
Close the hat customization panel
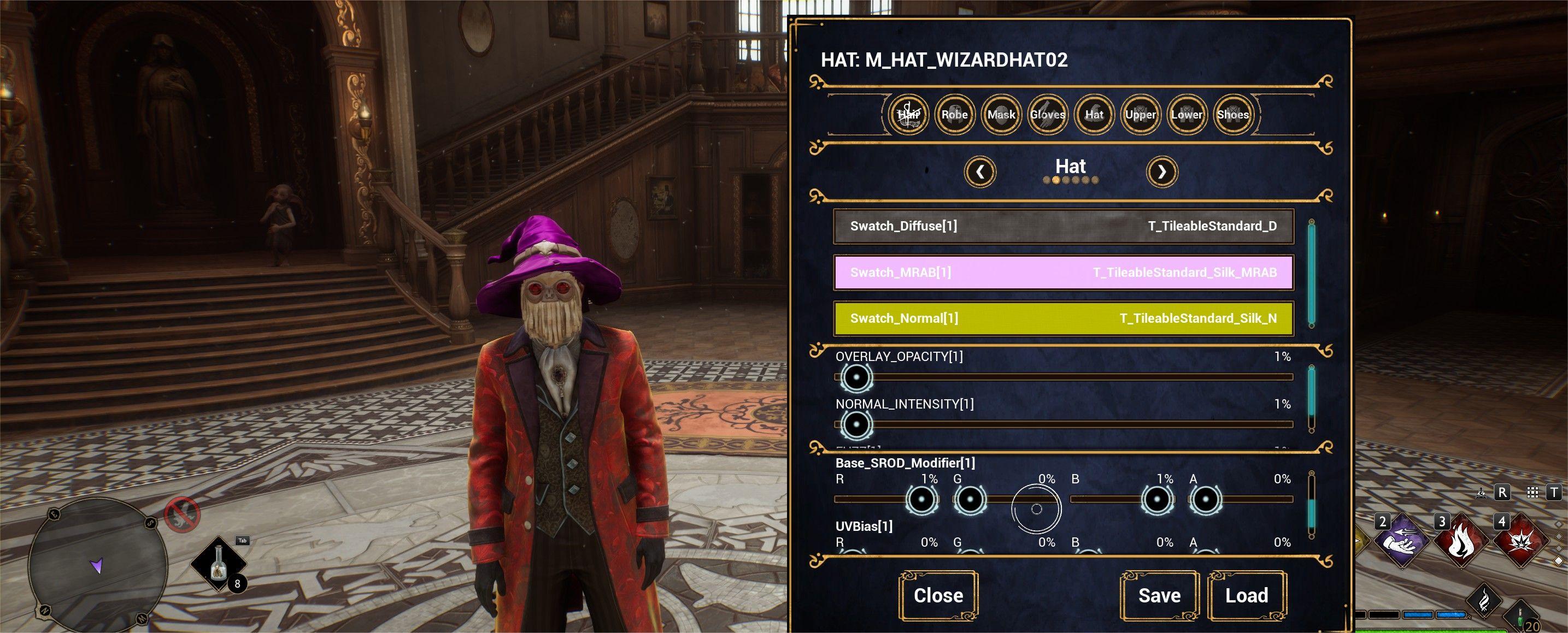[x=938, y=595]
